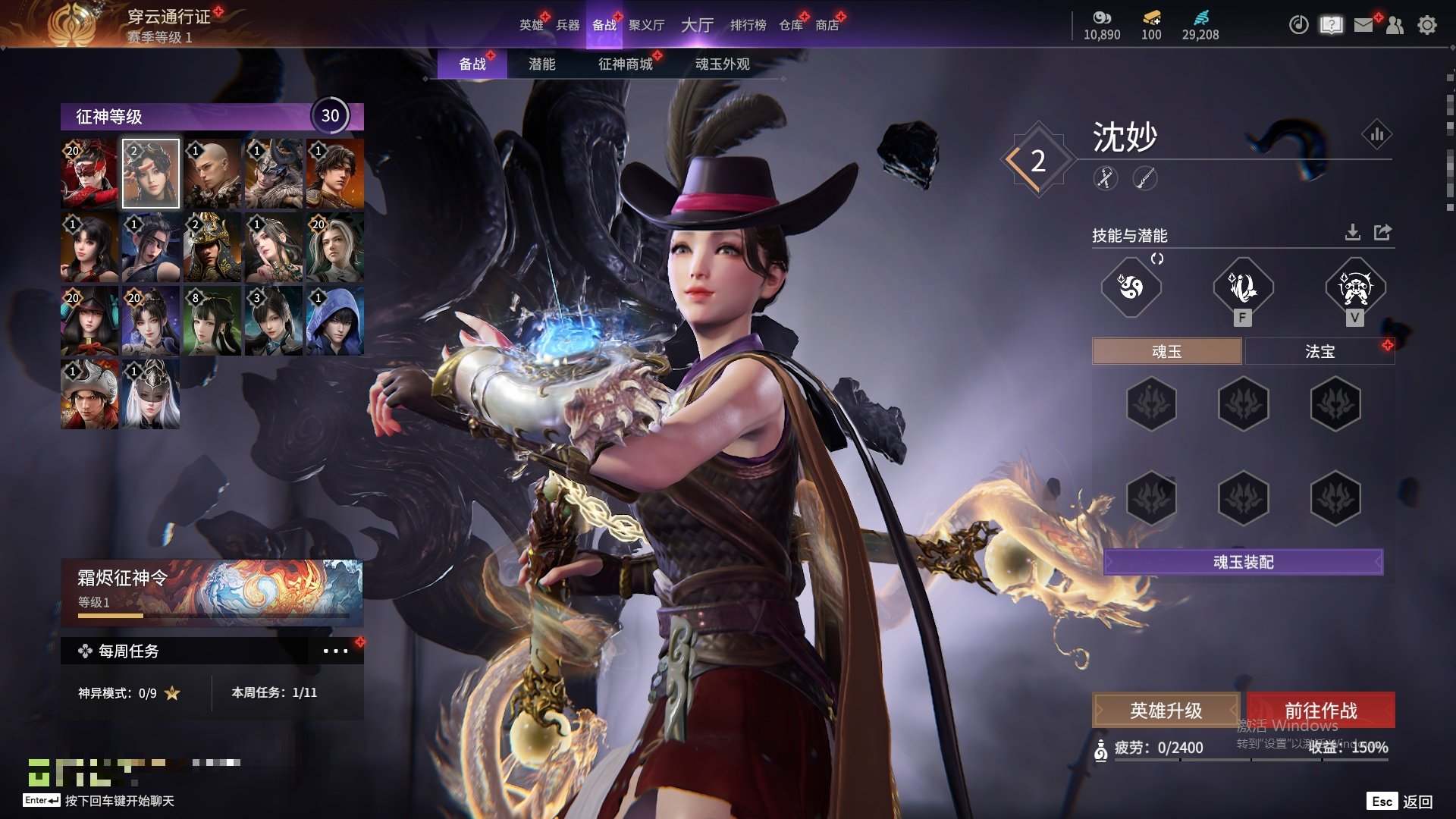Screen dimensions: 1456x819
Task: Switch to the 潜能 tab
Action: pos(541,64)
